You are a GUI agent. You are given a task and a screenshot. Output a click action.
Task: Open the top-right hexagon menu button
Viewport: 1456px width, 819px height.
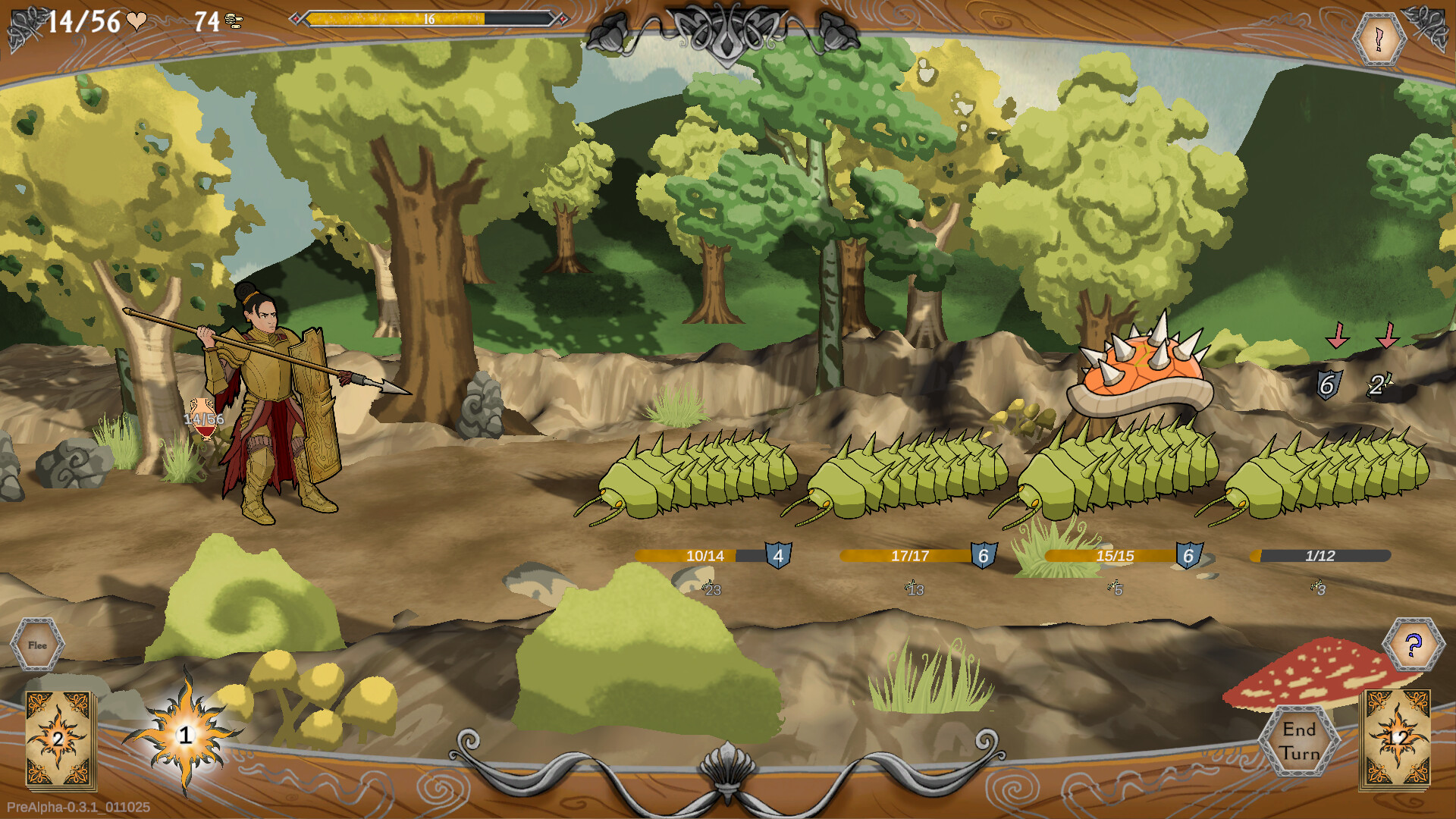(x=1379, y=38)
